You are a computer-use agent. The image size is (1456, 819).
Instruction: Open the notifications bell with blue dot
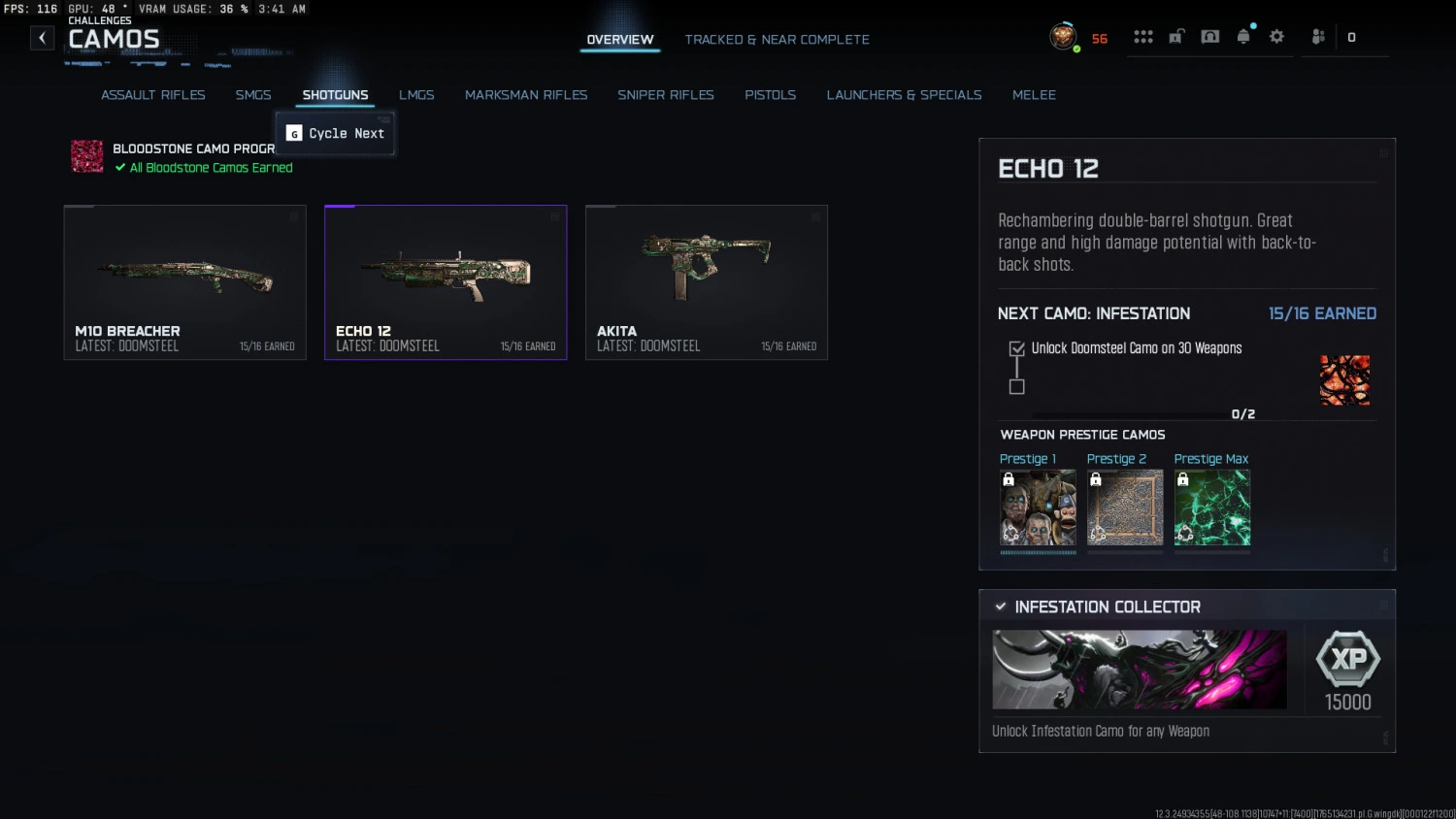point(1244,37)
